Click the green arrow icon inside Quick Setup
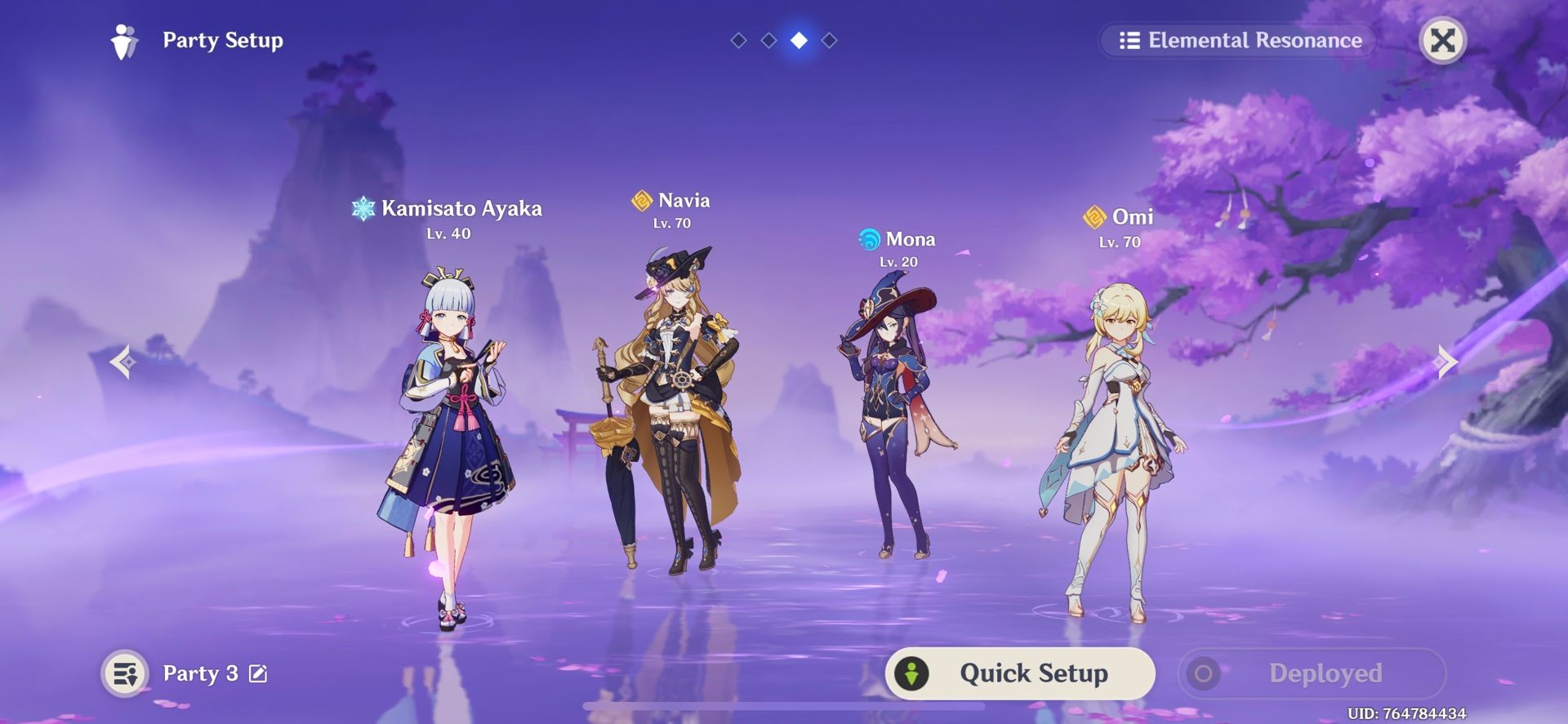 (x=911, y=673)
